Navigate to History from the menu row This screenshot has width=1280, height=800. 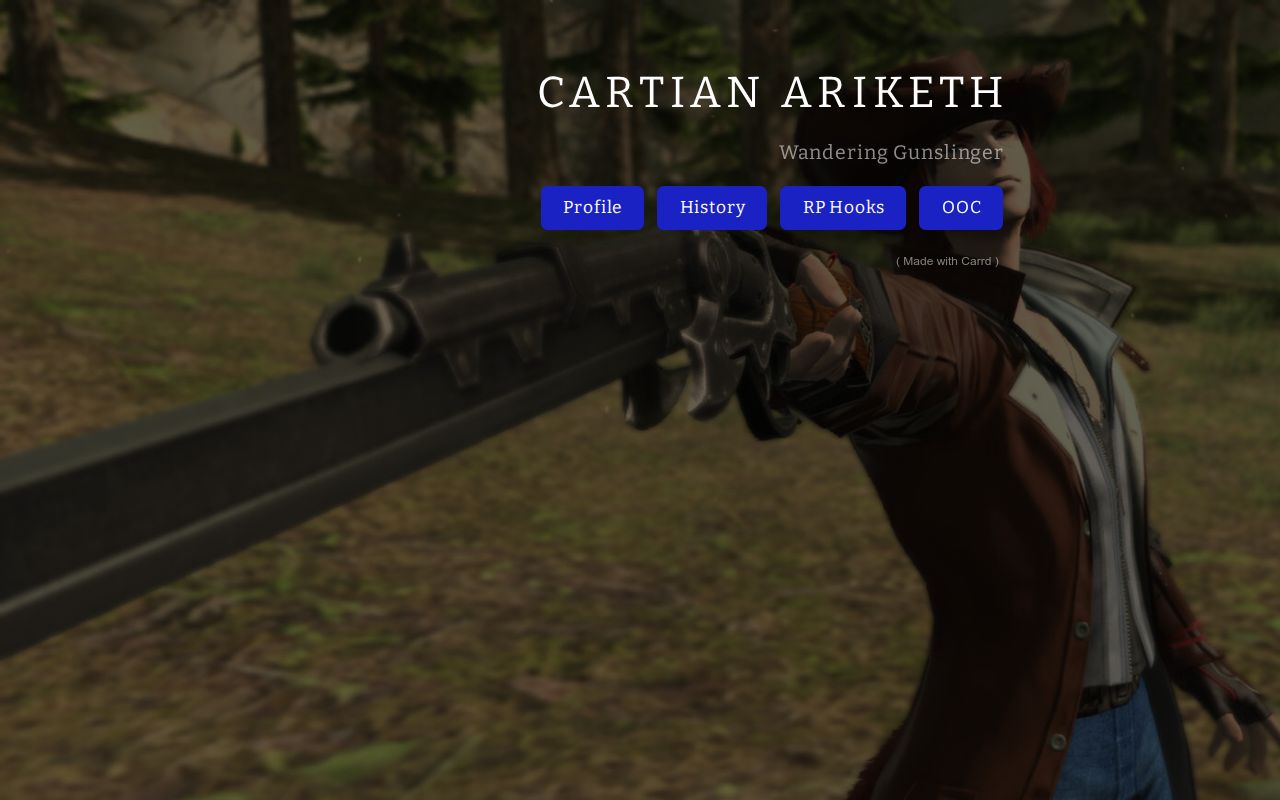[x=712, y=208]
